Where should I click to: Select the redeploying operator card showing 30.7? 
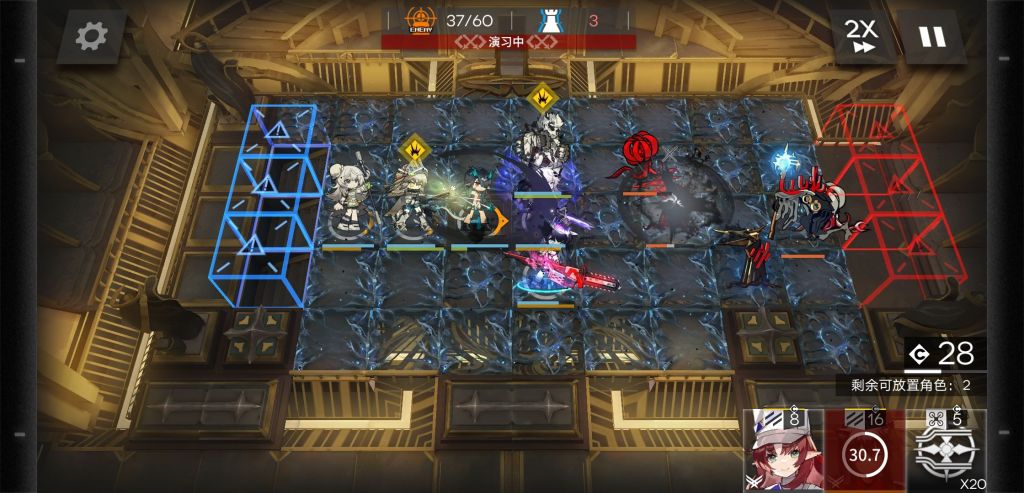864,452
